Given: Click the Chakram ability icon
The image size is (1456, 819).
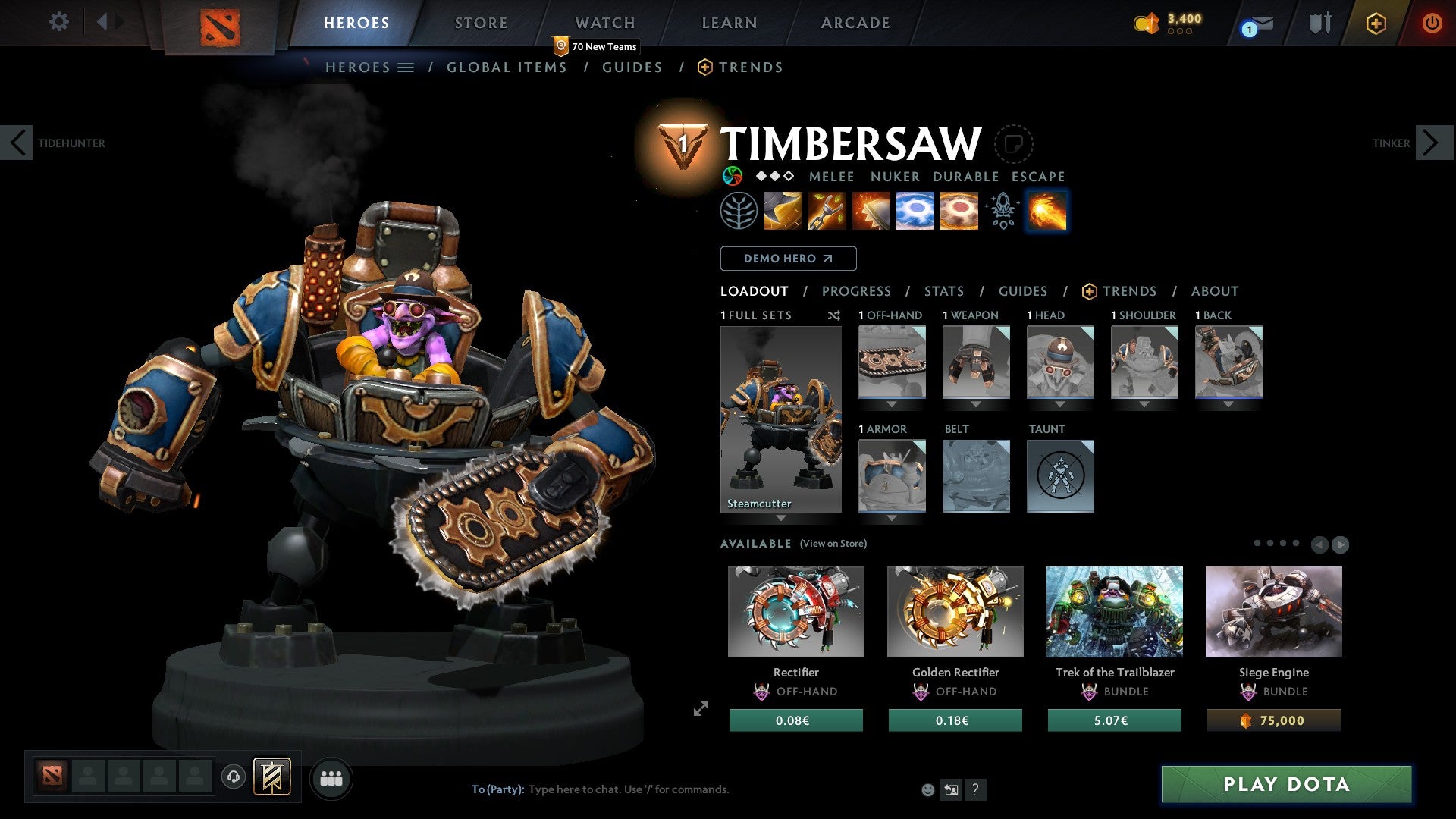Looking at the screenshot, I should coord(915,211).
